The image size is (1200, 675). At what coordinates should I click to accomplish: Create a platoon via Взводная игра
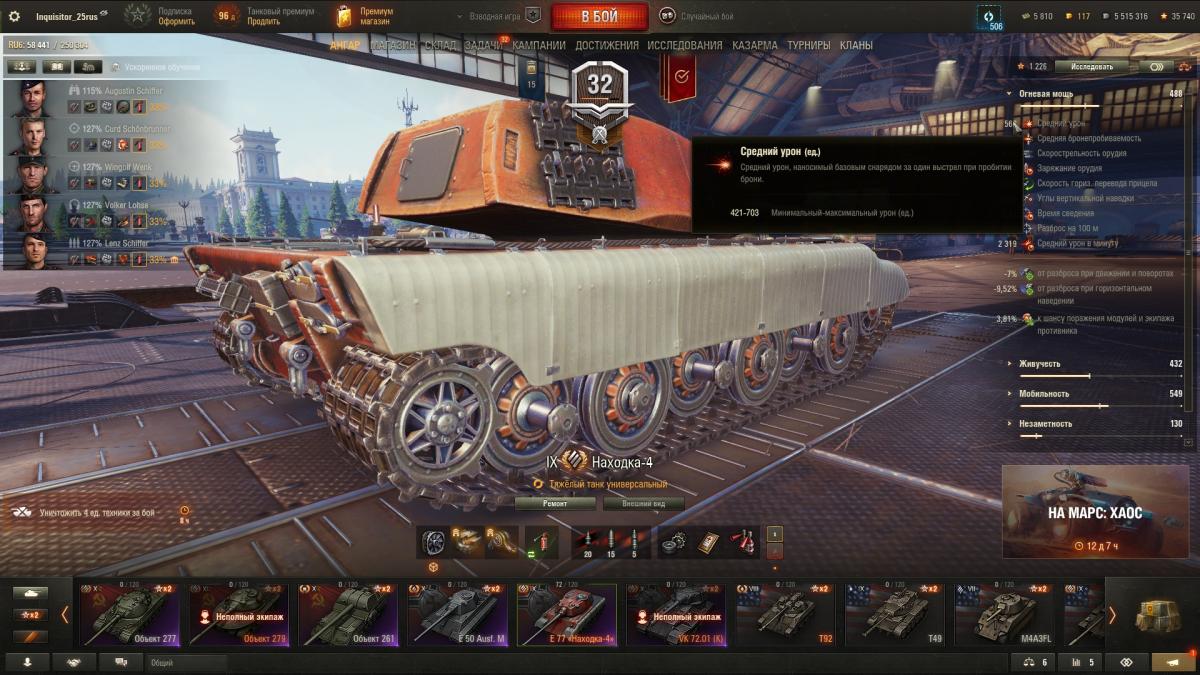point(497,17)
